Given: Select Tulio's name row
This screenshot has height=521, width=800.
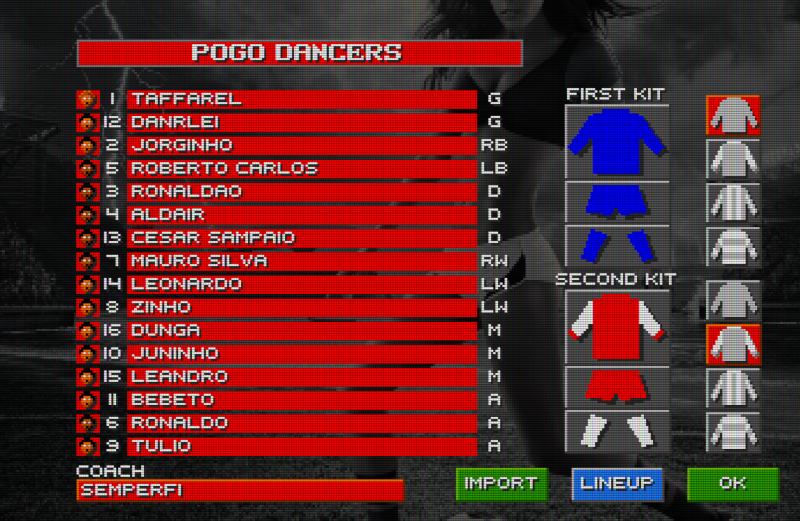Looking at the screenshot, I should pos(301,446).
